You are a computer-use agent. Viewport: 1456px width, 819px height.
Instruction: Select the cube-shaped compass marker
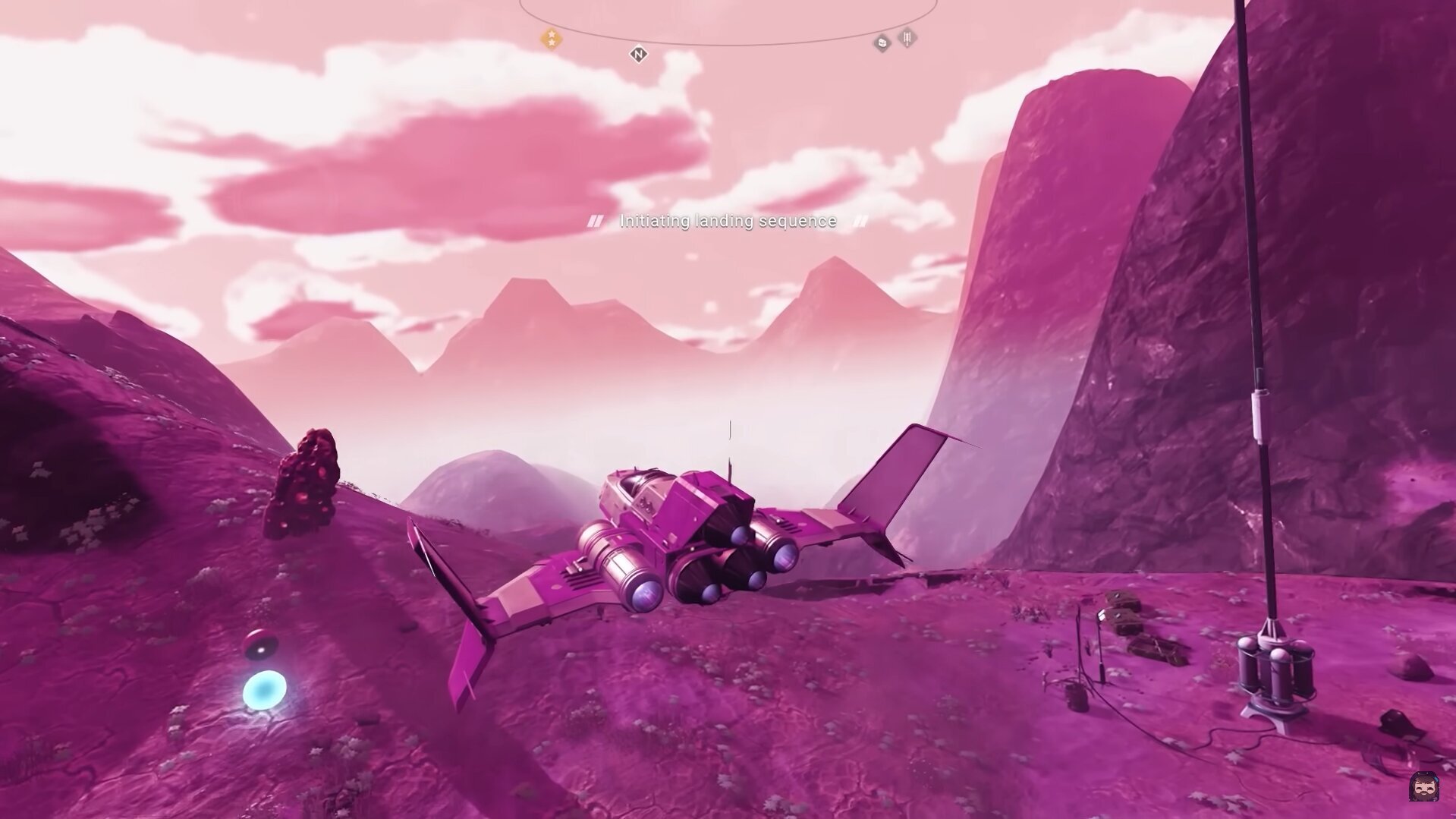[x=882, y=43]
